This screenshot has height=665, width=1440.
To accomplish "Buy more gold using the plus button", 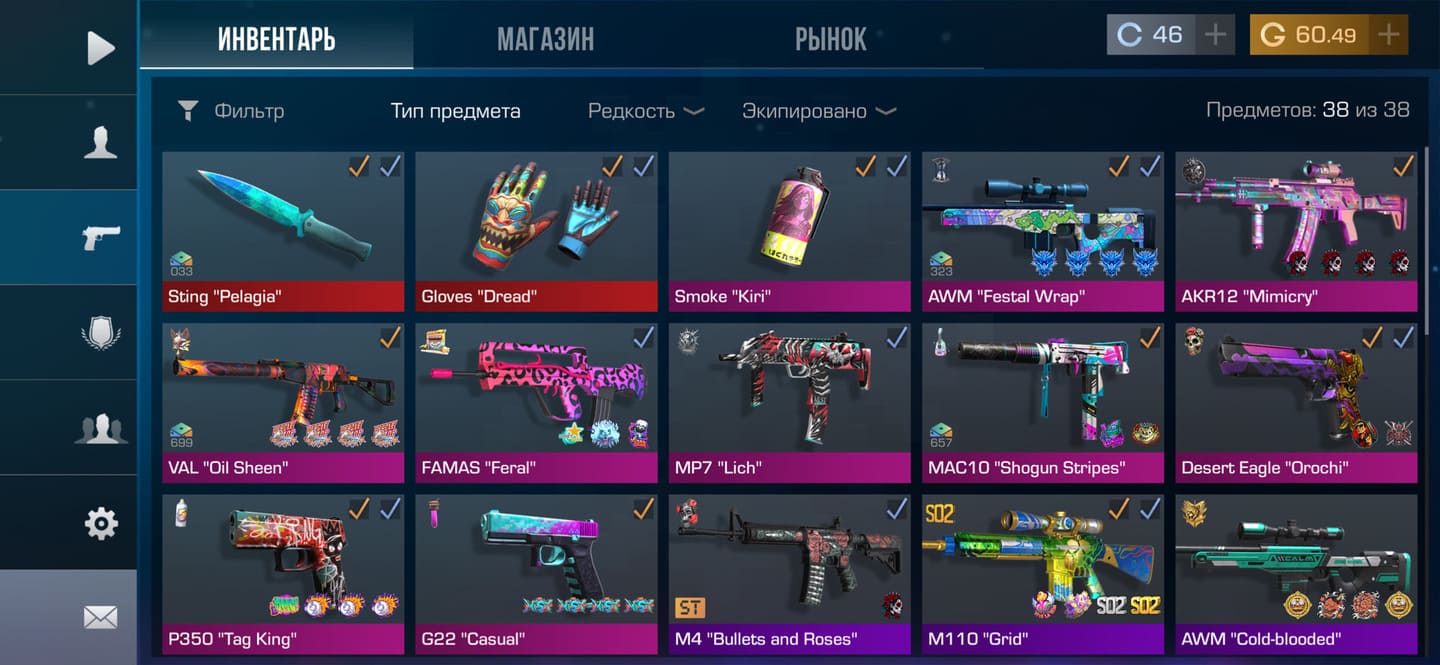I will pos(1388,35).
